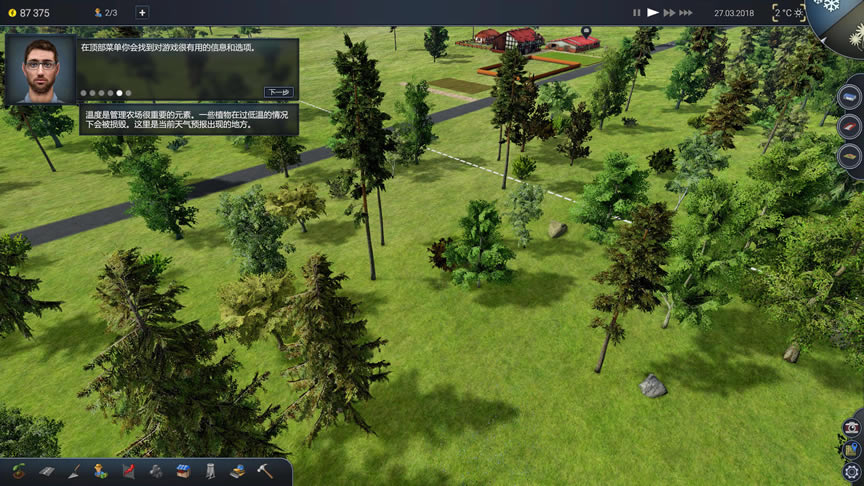Switch to double fast-forward speed
Image resolution: width=864 pixels, height=486 pixels.
coord(669,13)
